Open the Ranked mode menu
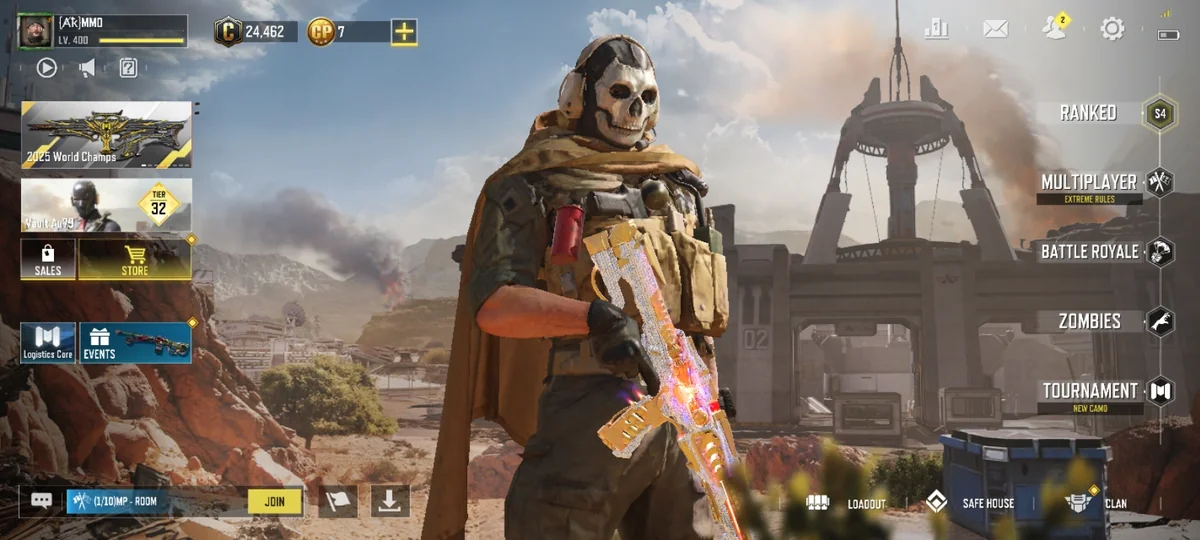1200x540 pixels. click(x=1089, y=113)
